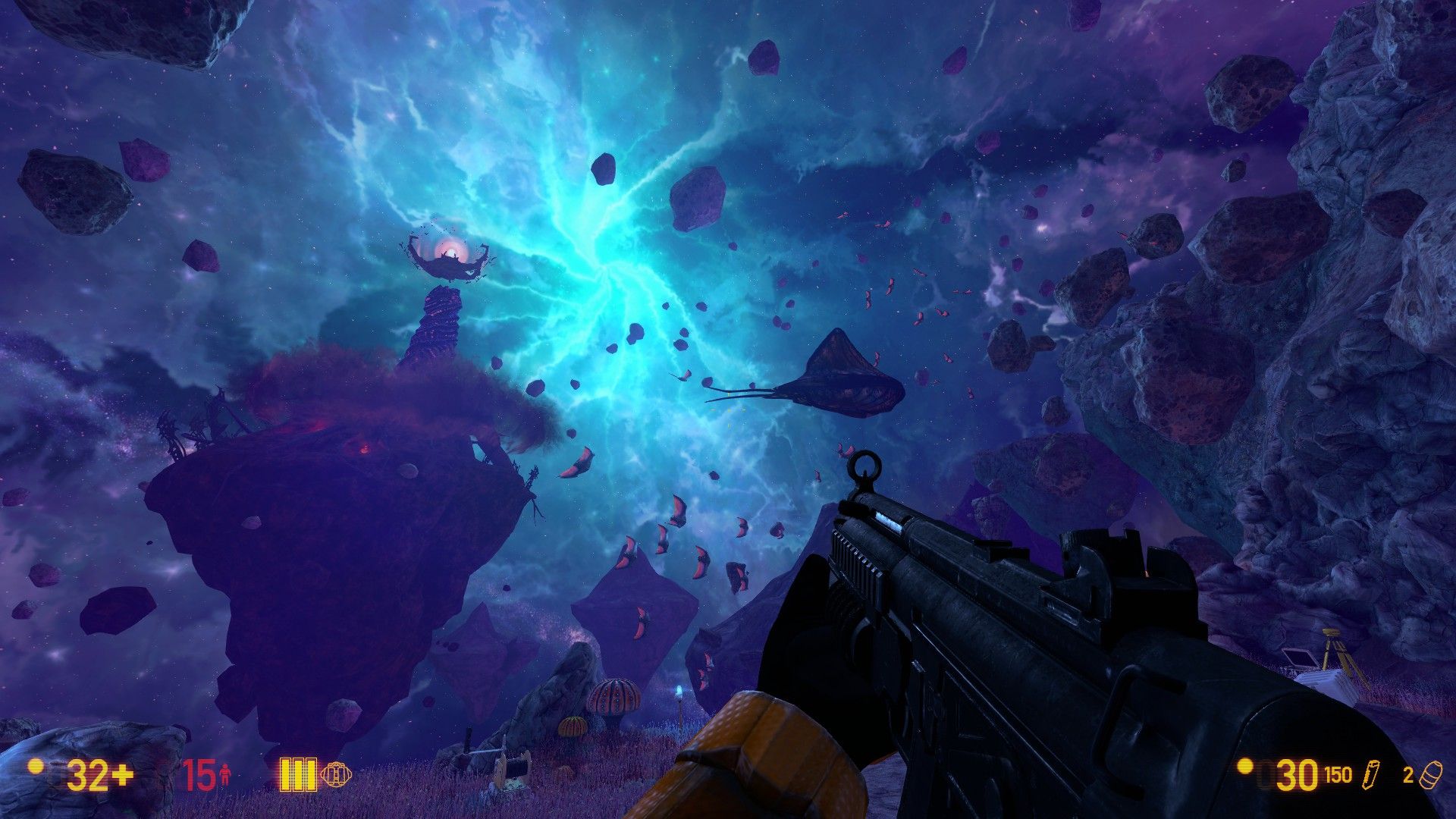Select the grenade round icon
1456x819 pixels.
(1427, 775)
